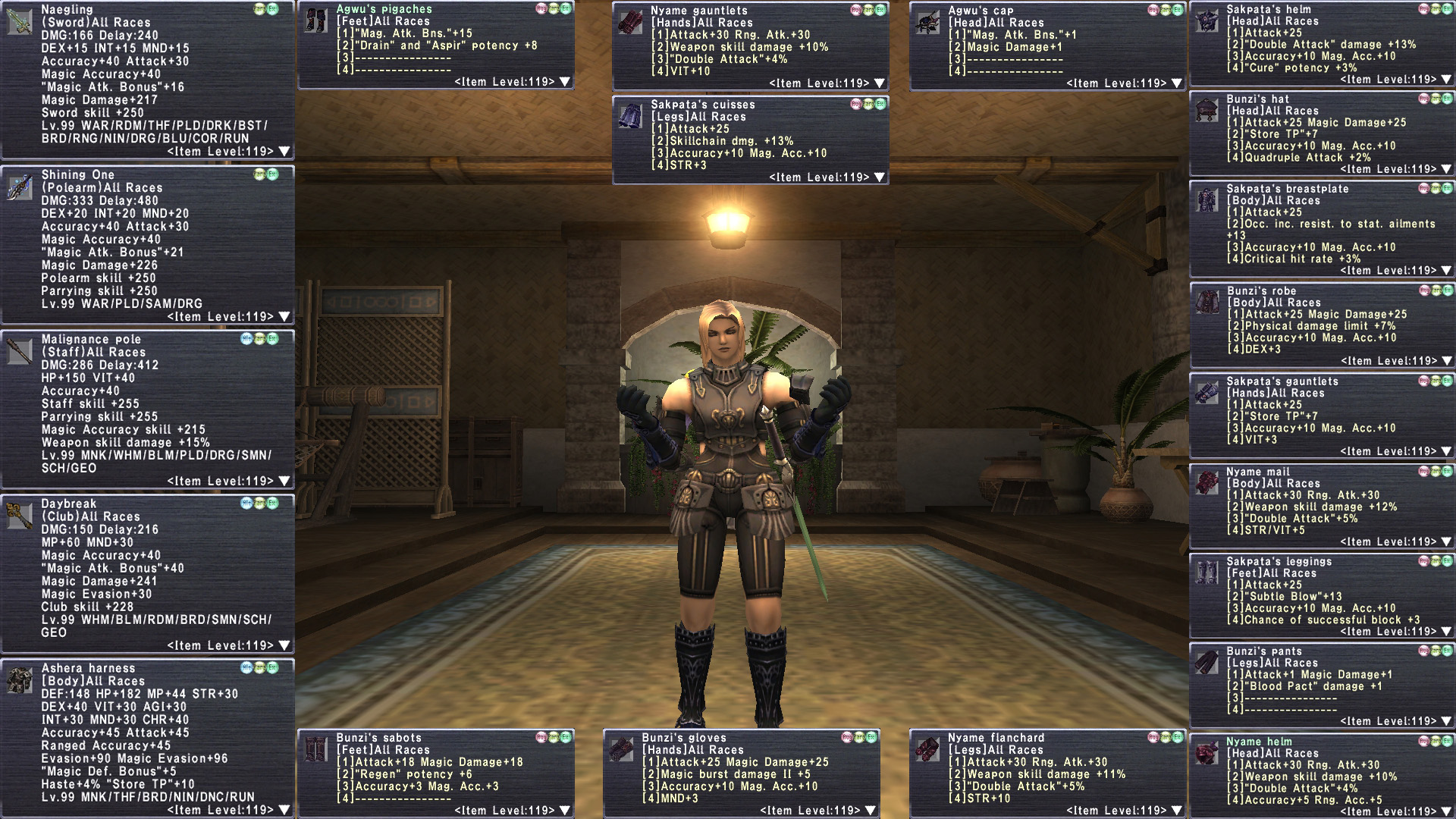
Task: Select the Bunzi's hat icon
Action: coord(1207,111)
